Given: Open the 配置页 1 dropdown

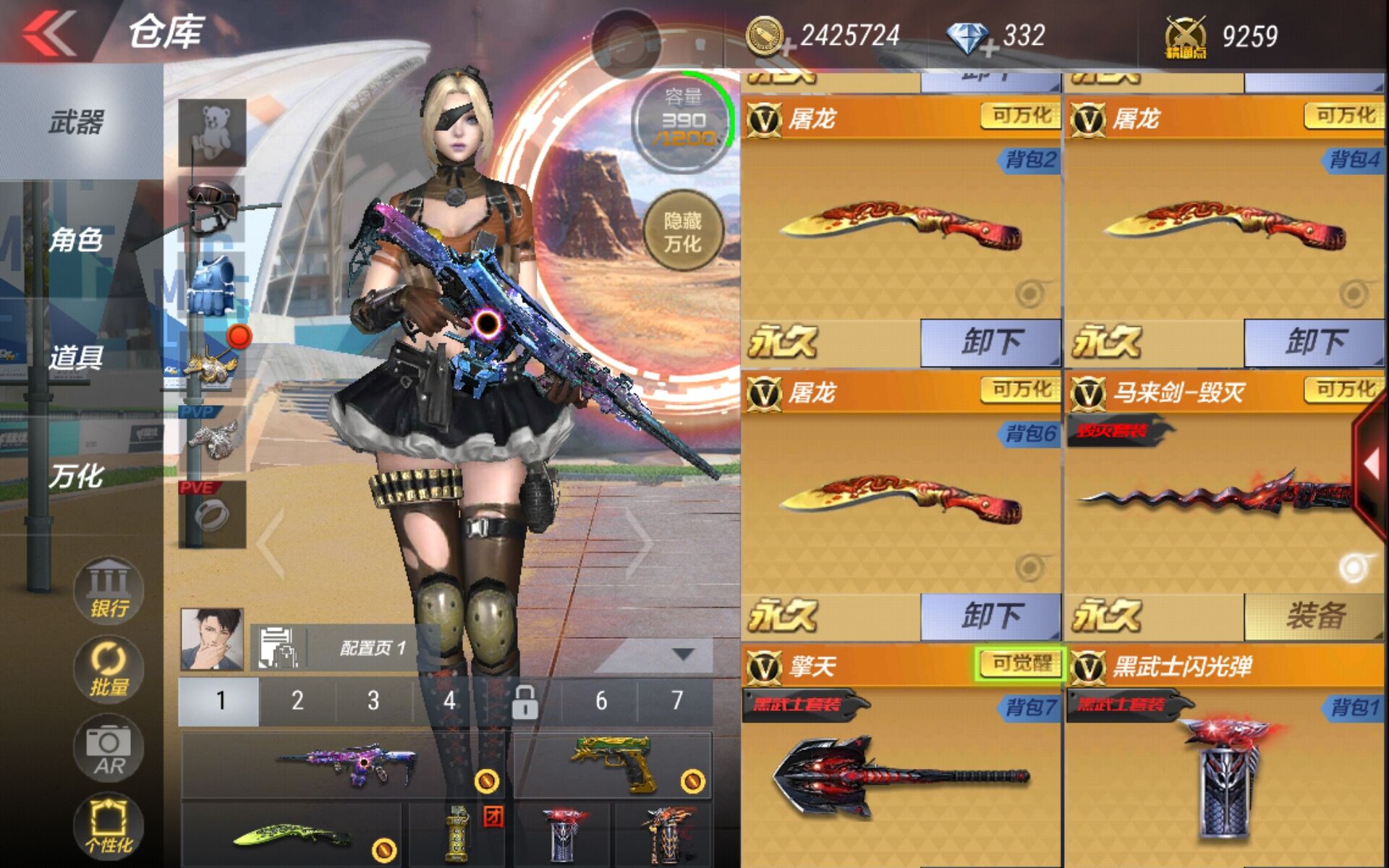Looking at the screenshot, I should [683, 654].
